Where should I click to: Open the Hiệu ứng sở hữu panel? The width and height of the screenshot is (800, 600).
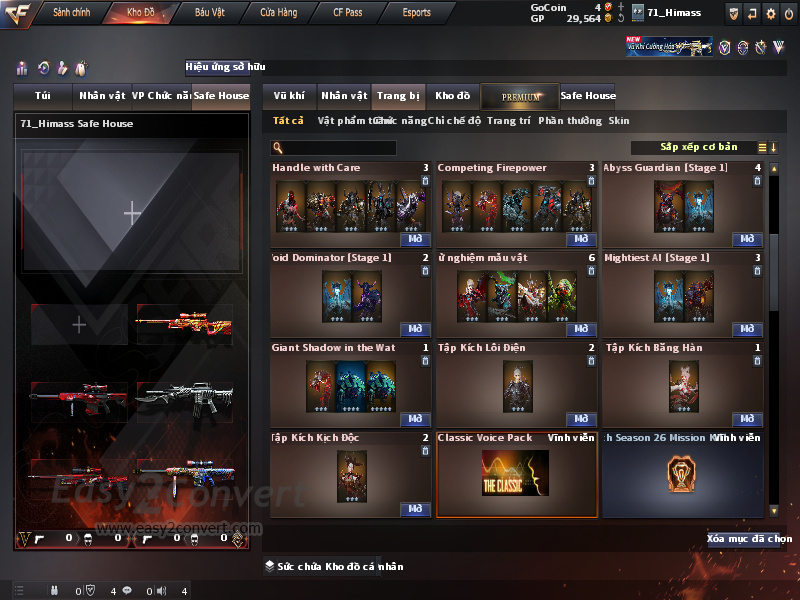225,67
